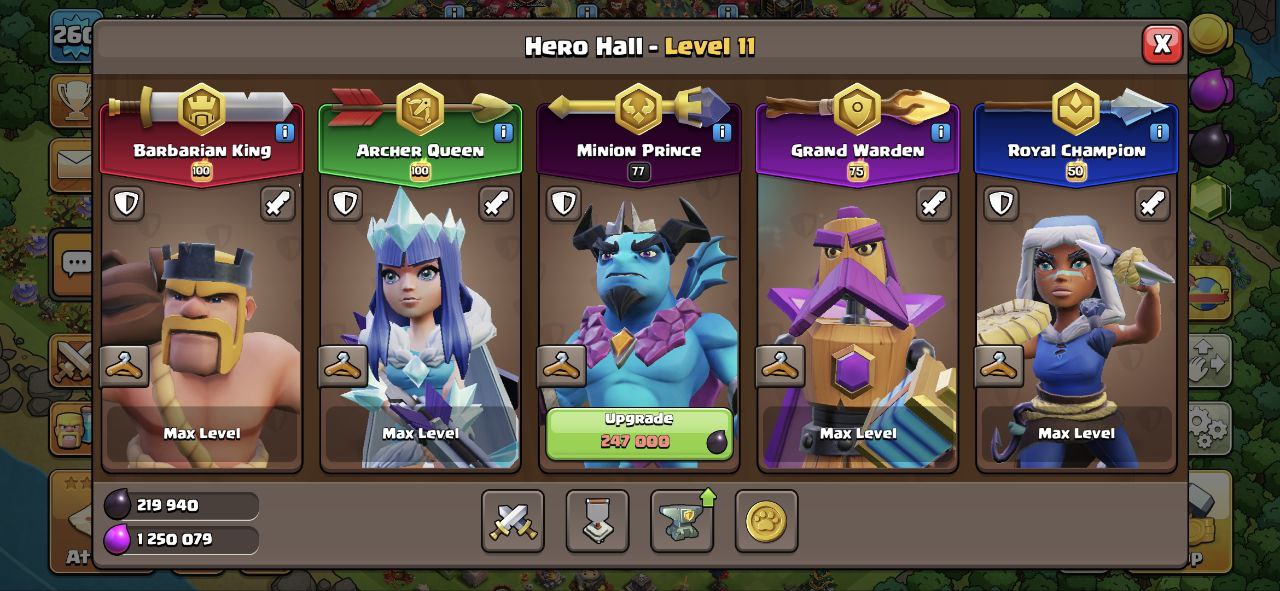Select Minion Prince shield button
The height and width of the screenshot is (591, 1280).
pos(564,204)
